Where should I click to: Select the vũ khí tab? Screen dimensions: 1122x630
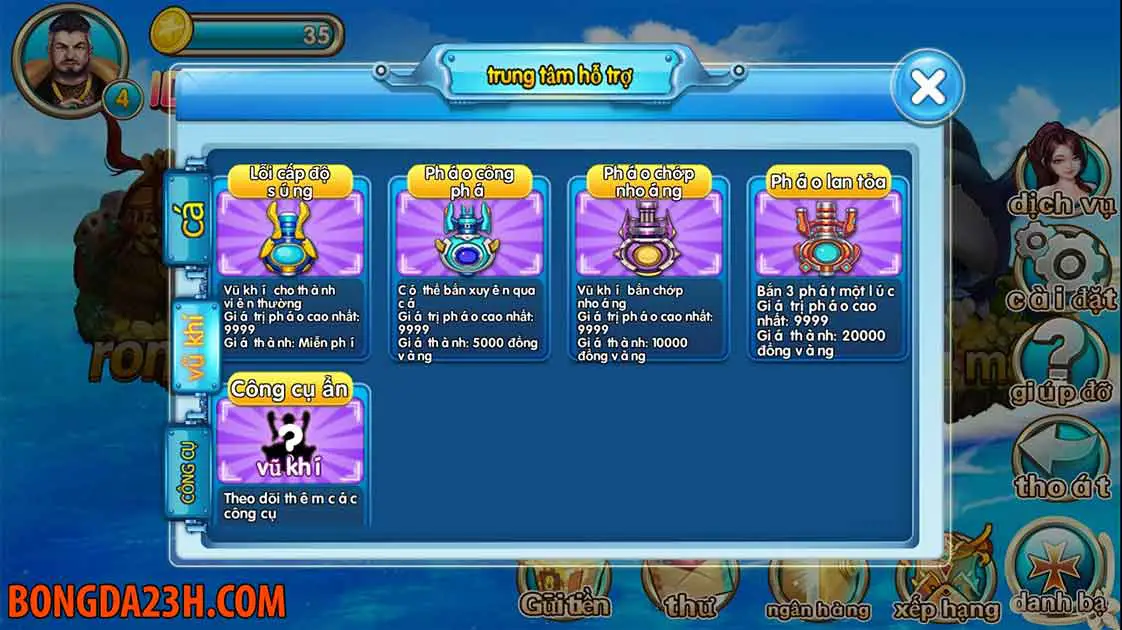click(192, 341)
